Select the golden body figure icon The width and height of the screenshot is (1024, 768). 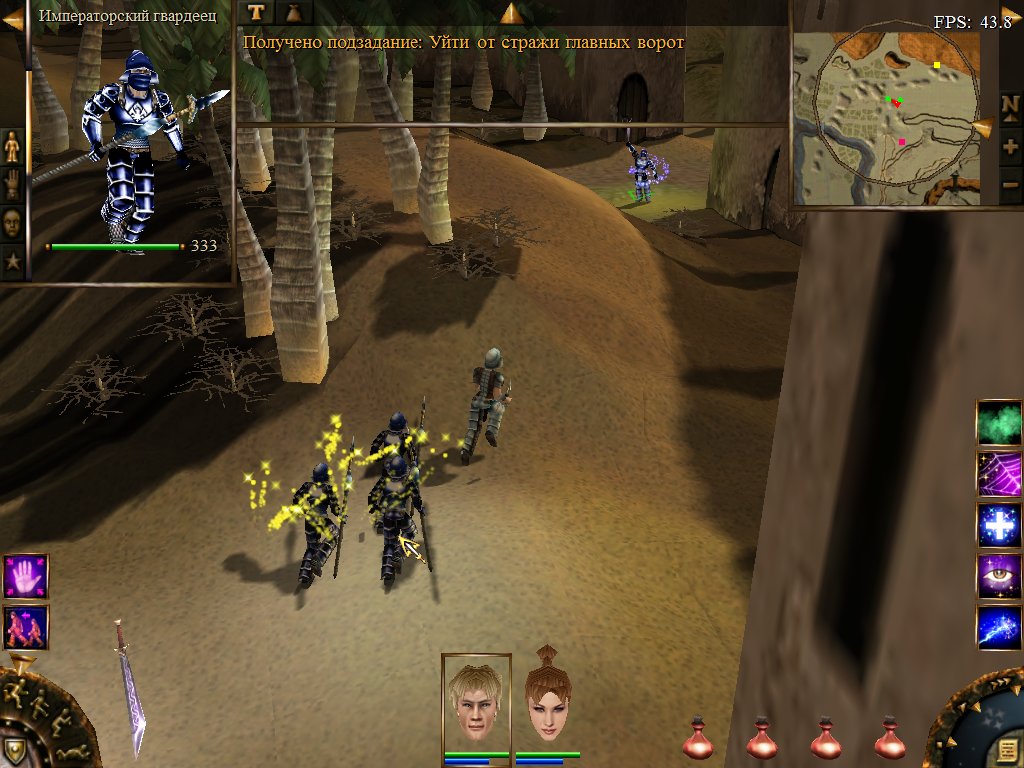[x=12, y=147]
